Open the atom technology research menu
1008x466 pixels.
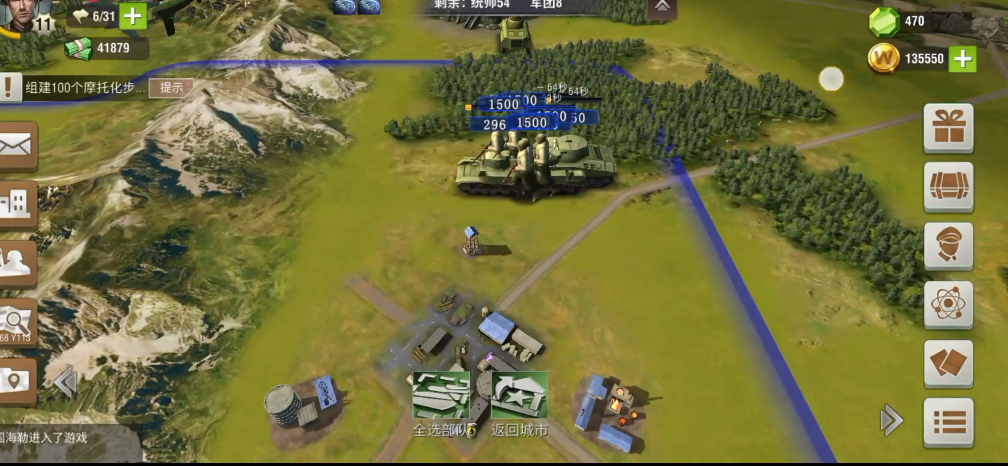click(x=948, y=305)
